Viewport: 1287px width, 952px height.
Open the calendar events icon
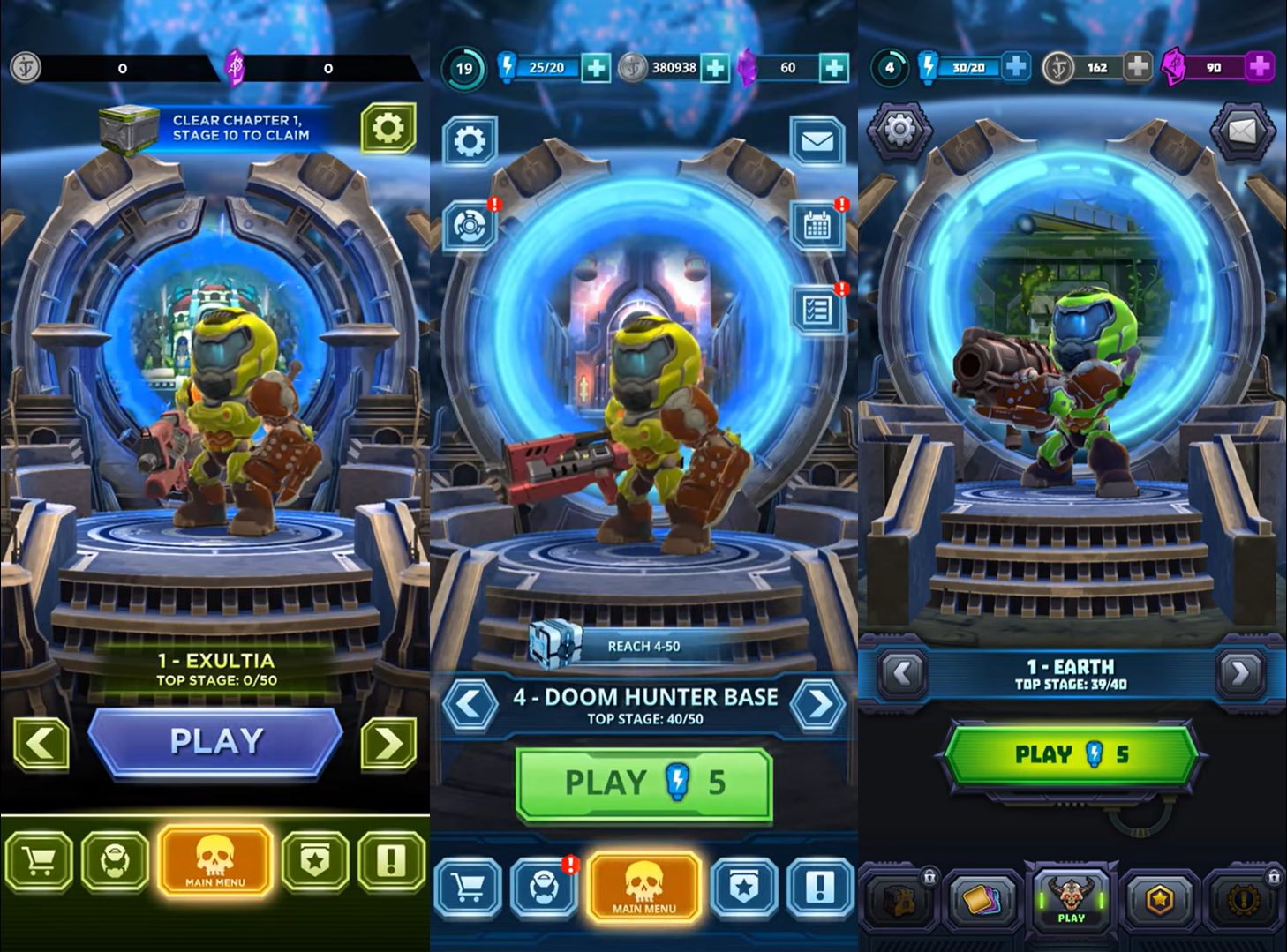click(817, 227)
